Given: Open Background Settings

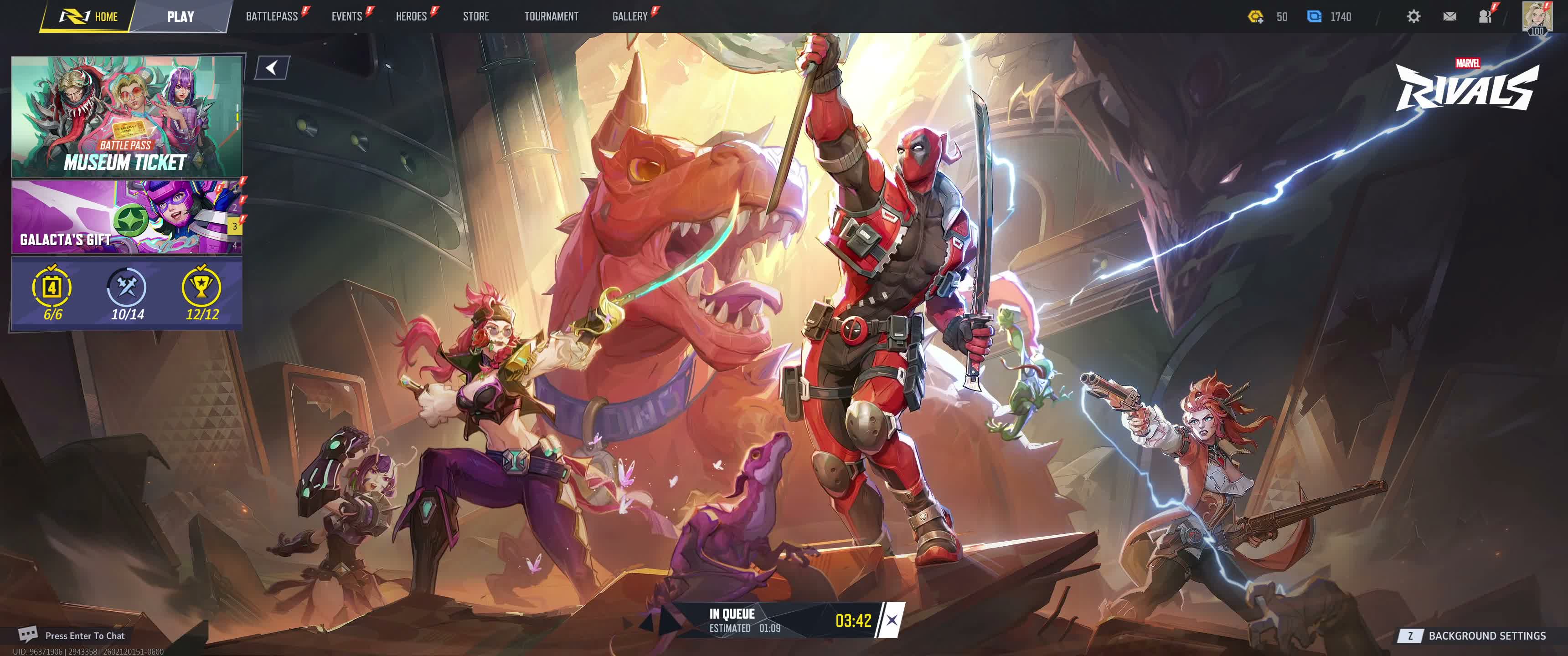Looking at the screenshot, I should (x=1486, y=636).
